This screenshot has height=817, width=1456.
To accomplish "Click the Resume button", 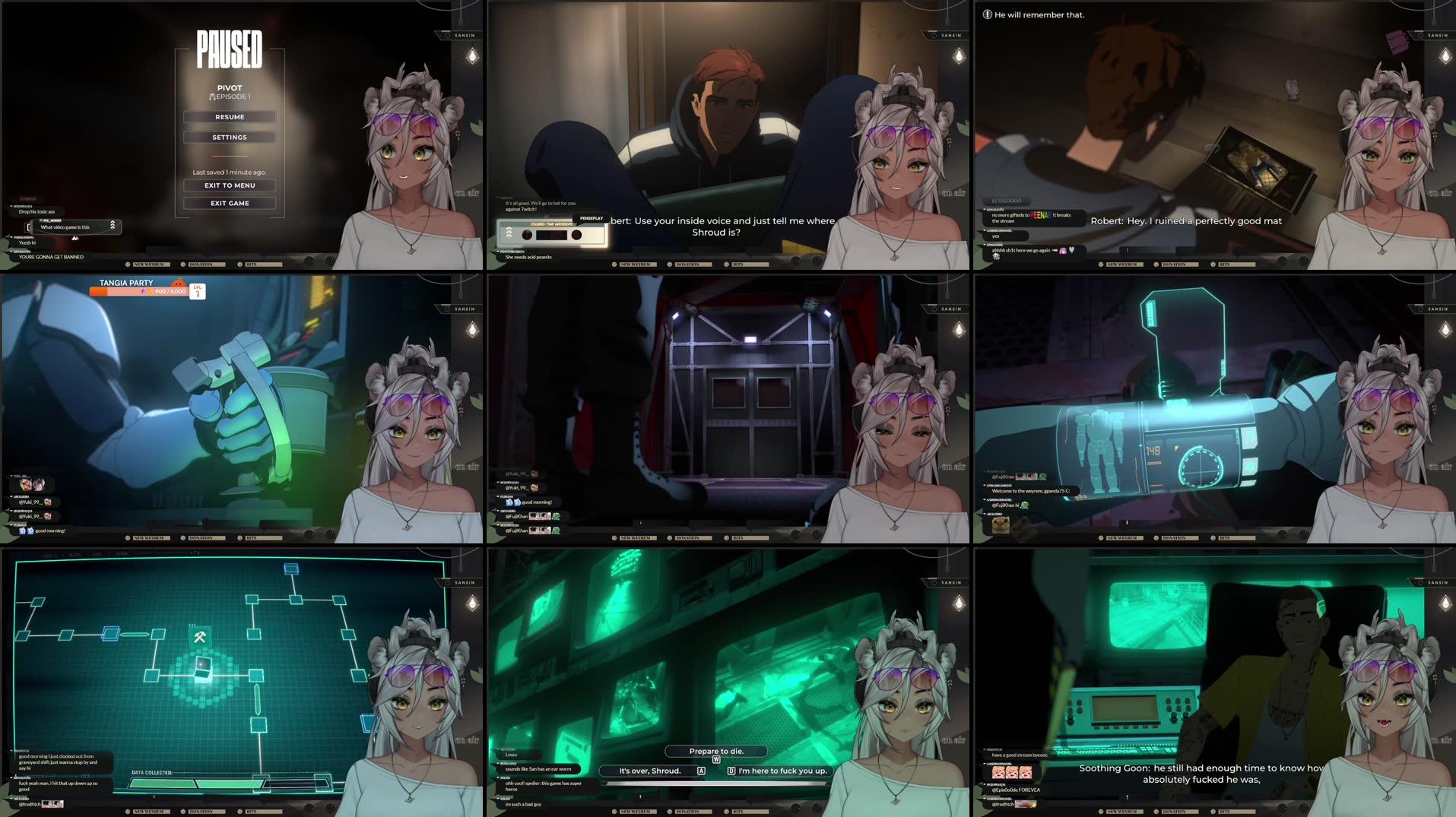I will (x=230, y=116).
